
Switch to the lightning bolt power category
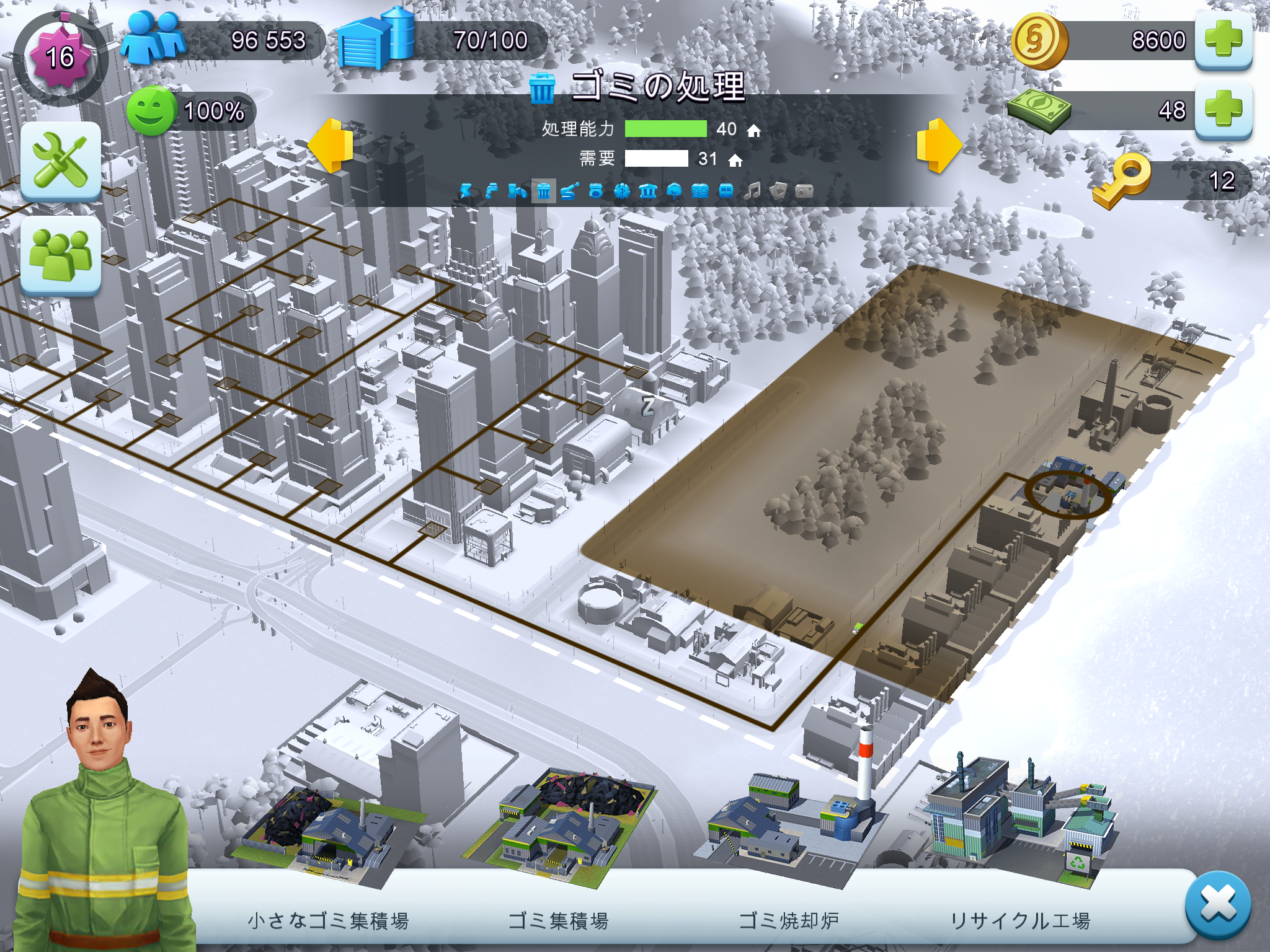tap(466, 191)
